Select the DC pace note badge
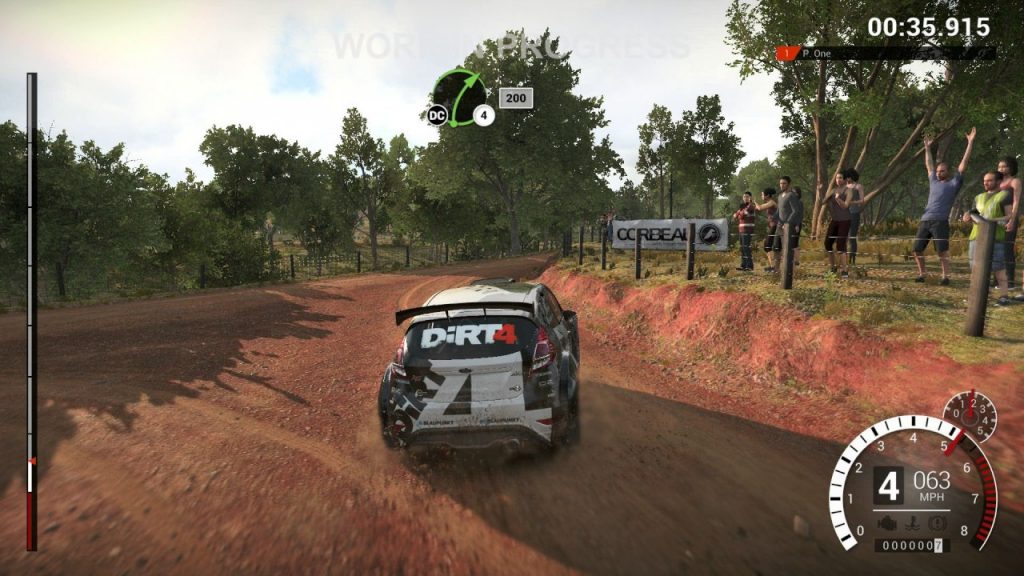Image resolution: width=1024 pixels, height=576 pixels. point(436,115)
